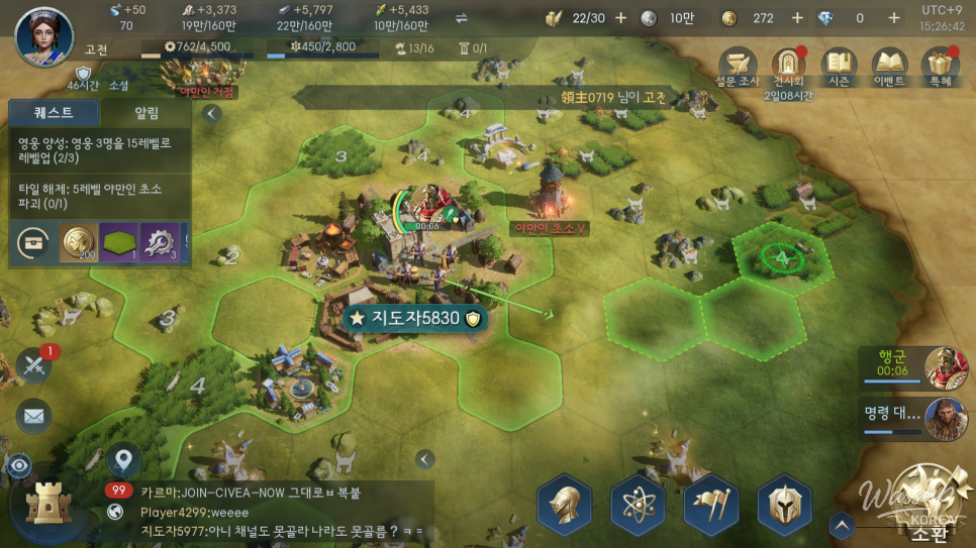Screen dimensions: 976x548
Task: Collapse the quest panel arrow
Action: (x=211, y=114)
